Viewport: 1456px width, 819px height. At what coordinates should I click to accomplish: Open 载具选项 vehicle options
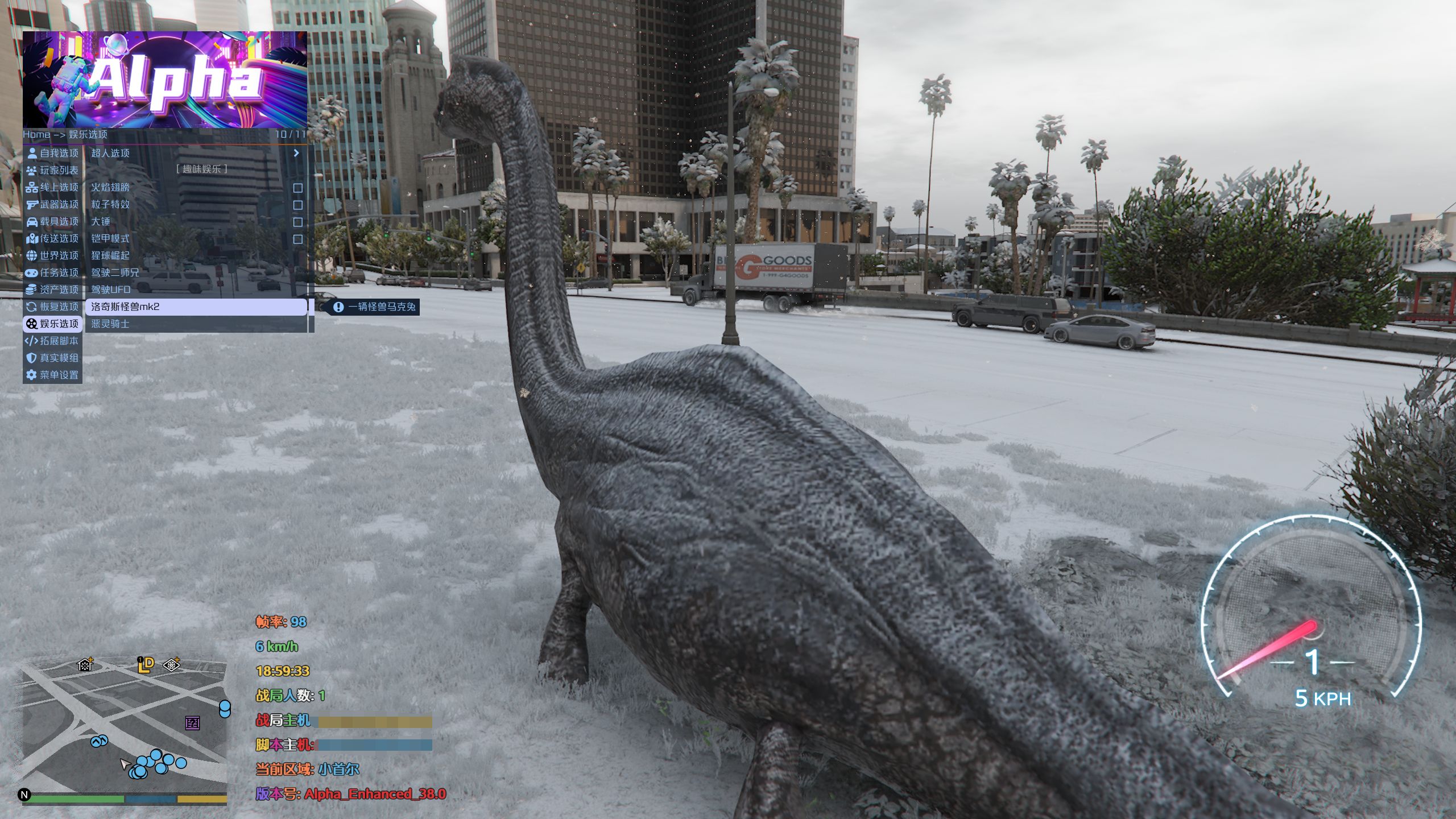pyautogui.click(x=52, y=221)
